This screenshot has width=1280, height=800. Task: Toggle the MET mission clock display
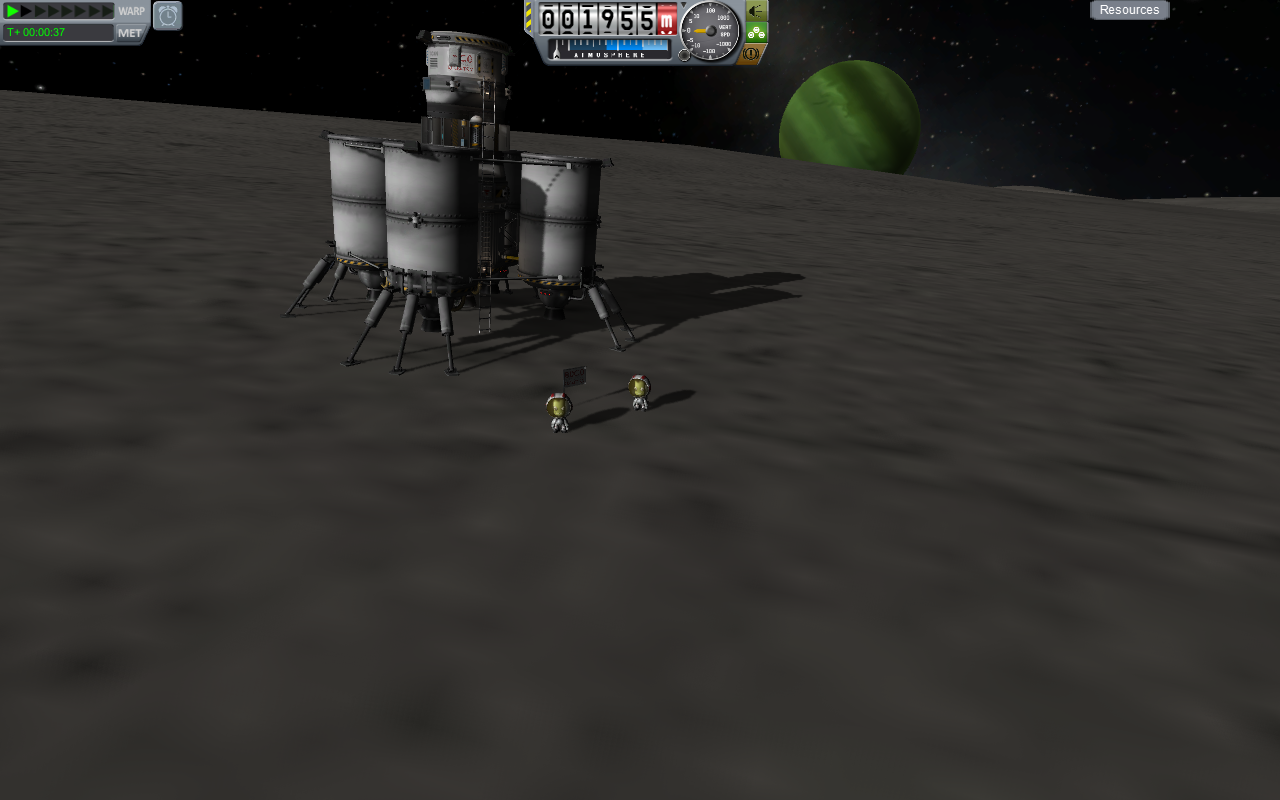coord(130,33)
